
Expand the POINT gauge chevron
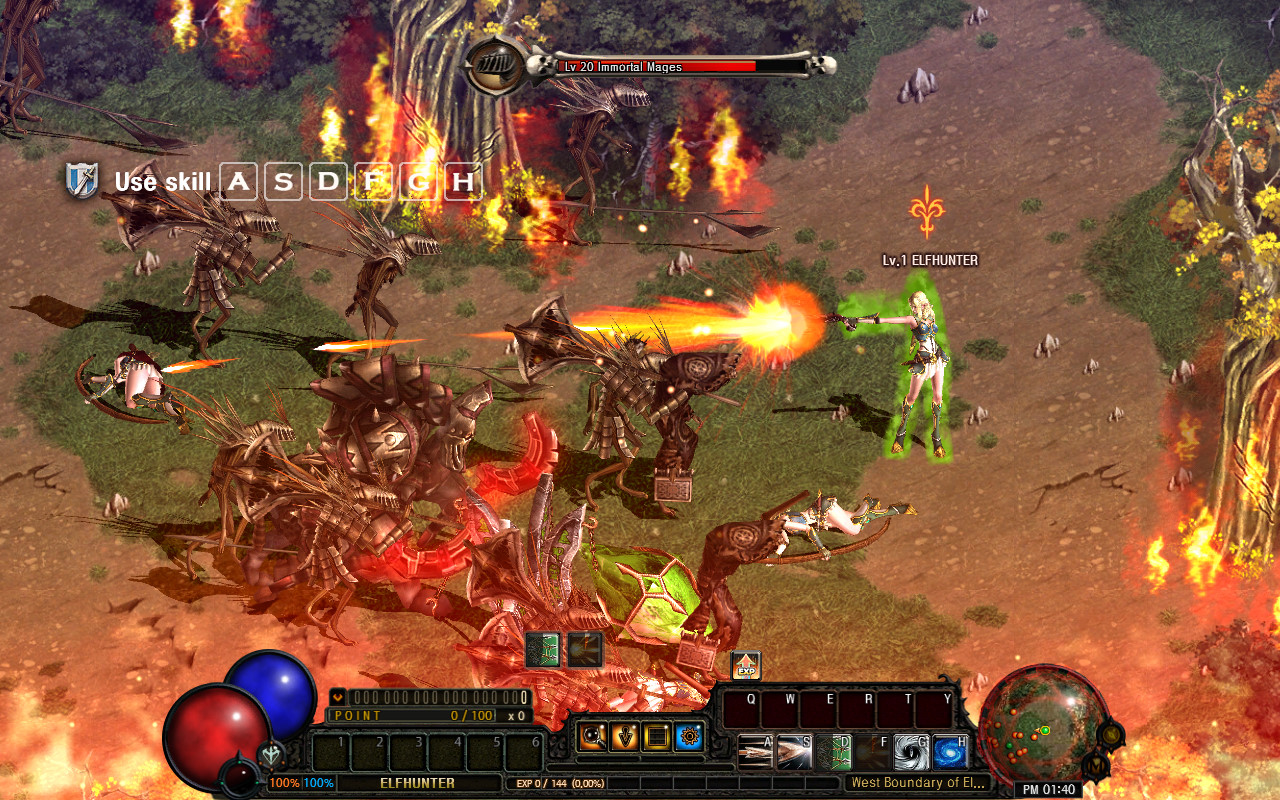pos(337,697)
